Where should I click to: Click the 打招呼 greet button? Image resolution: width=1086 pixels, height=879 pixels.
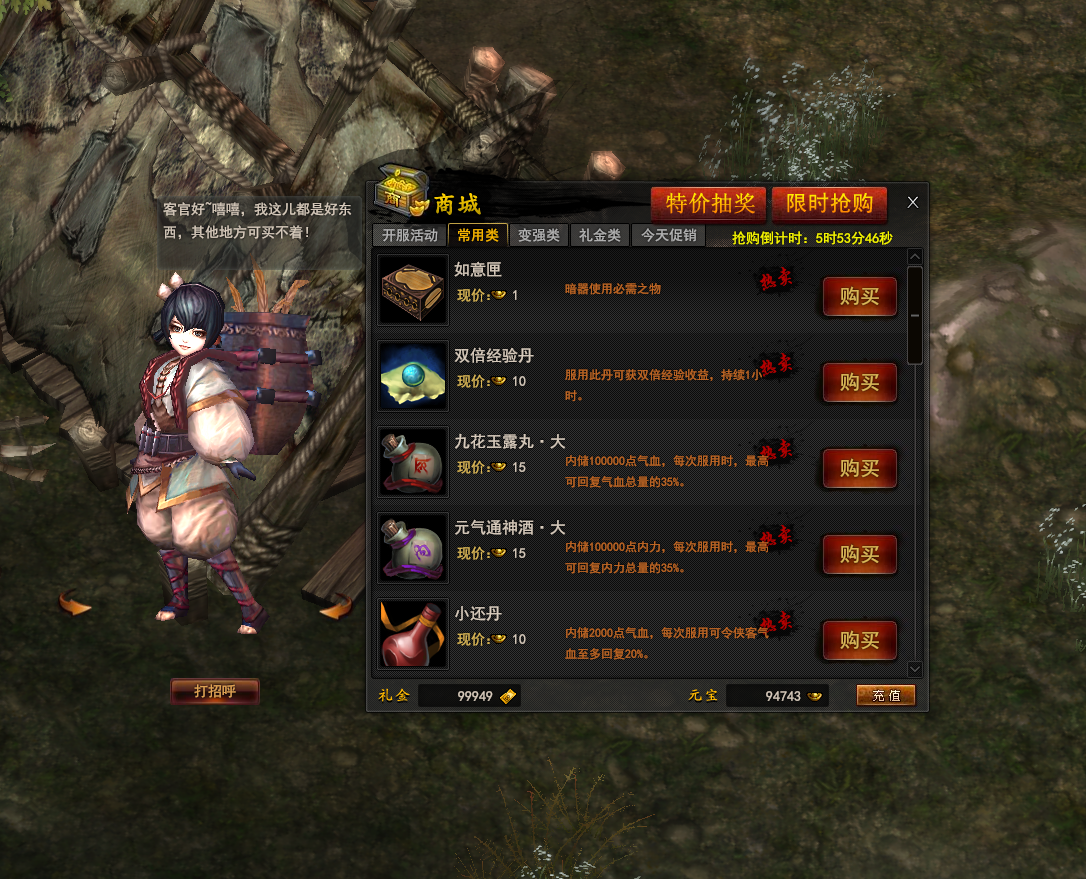(x=214, y=691)
